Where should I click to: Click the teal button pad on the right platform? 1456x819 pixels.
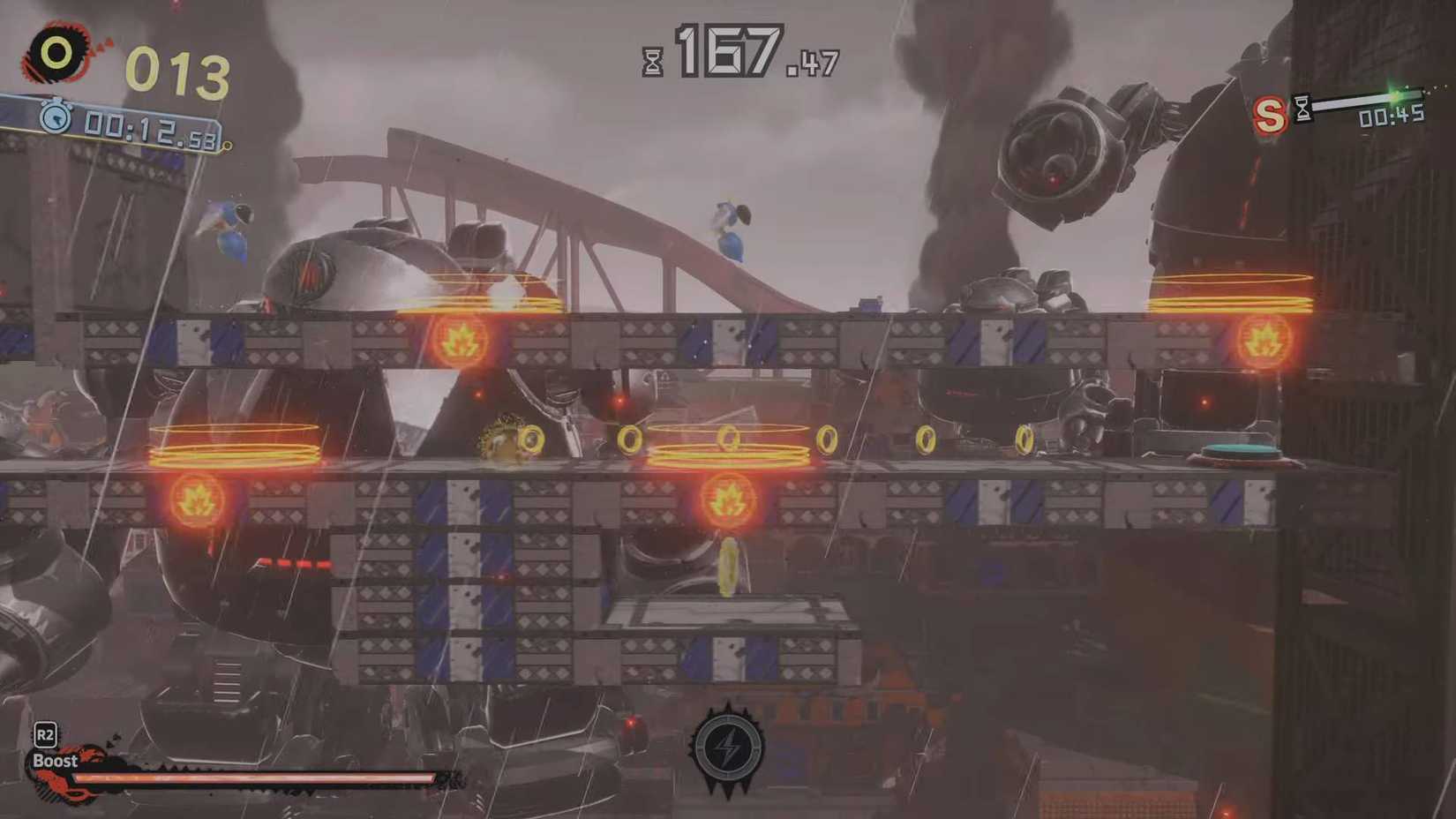click(1242, 450)
